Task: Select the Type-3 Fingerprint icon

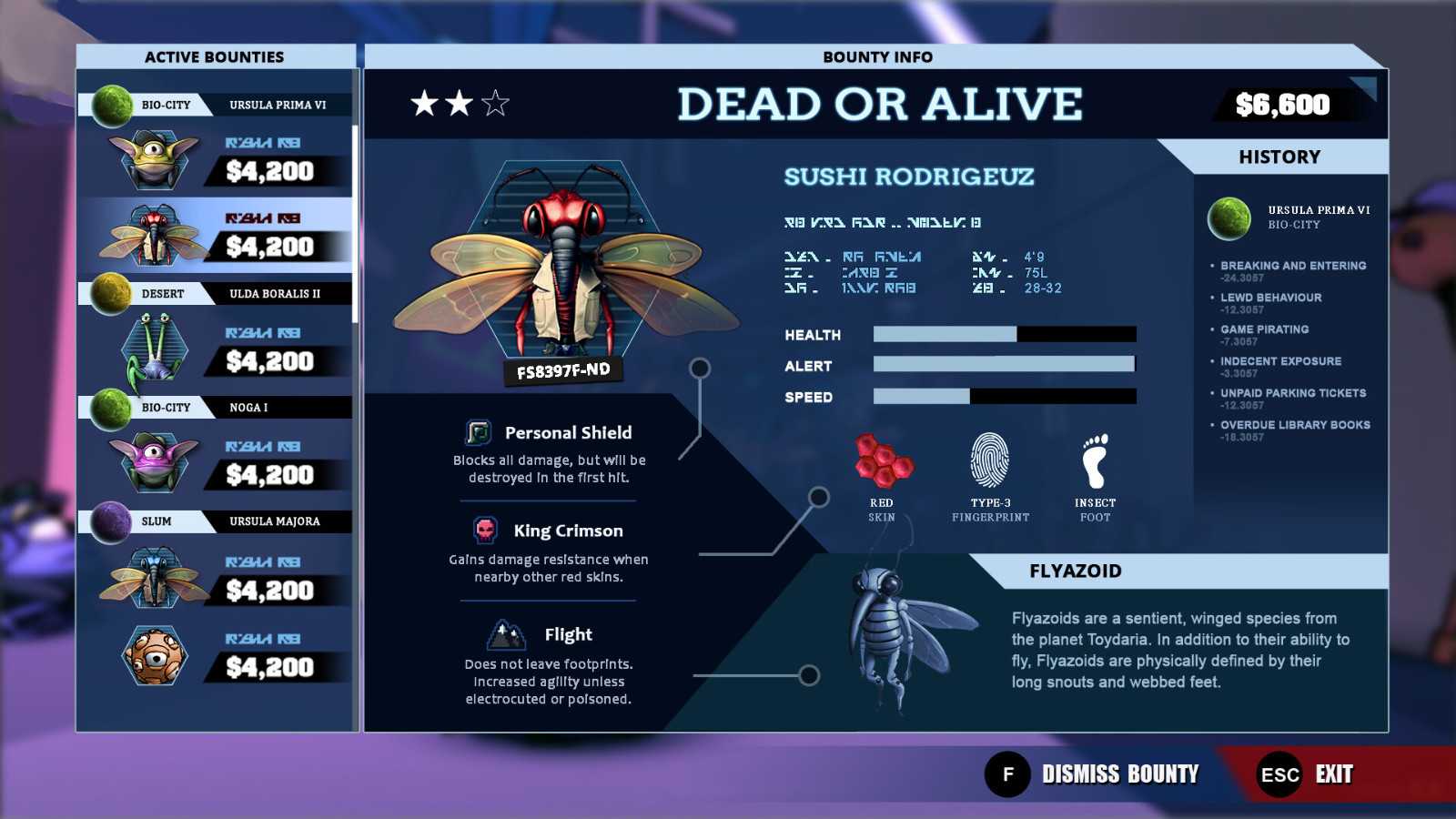Action: pos(990,460)
